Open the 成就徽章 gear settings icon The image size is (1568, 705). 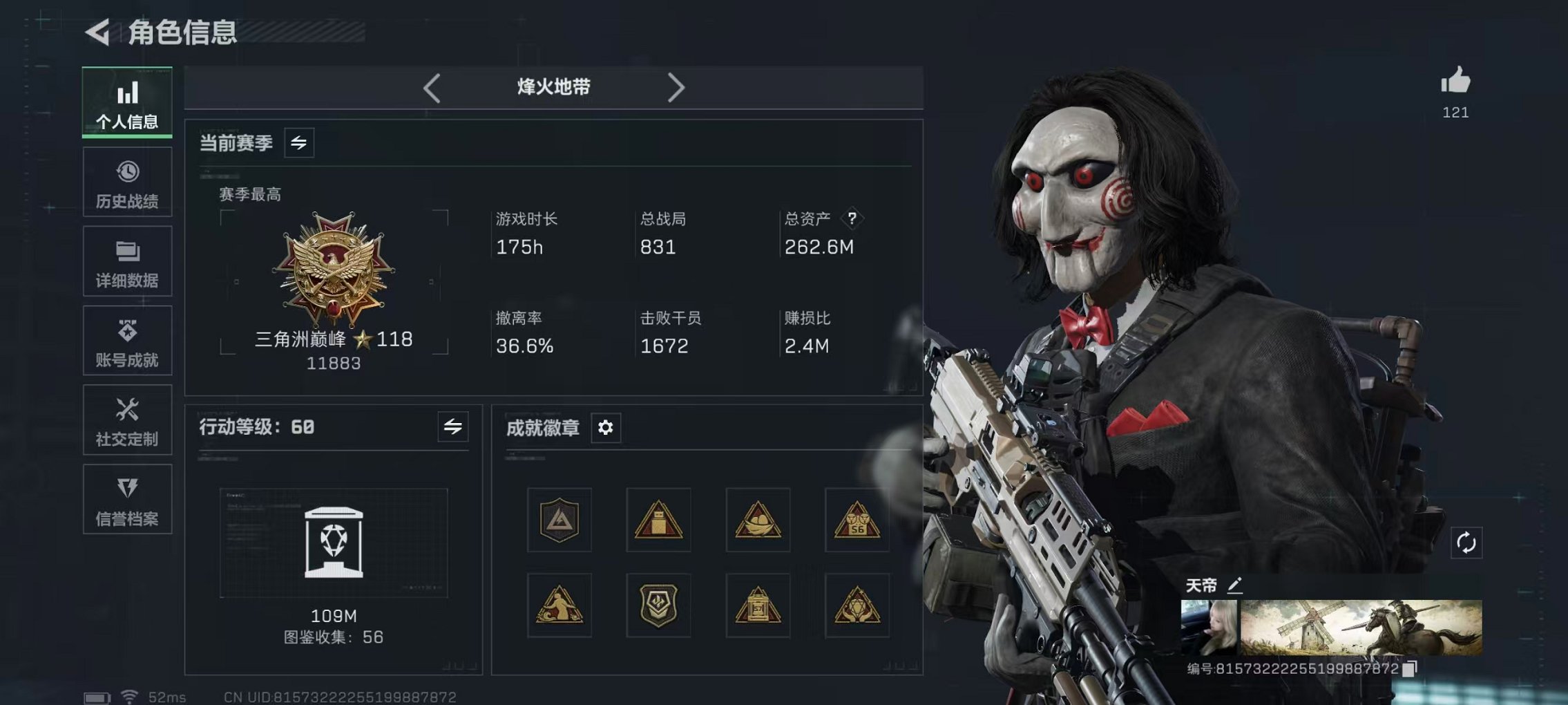[606, 429]
